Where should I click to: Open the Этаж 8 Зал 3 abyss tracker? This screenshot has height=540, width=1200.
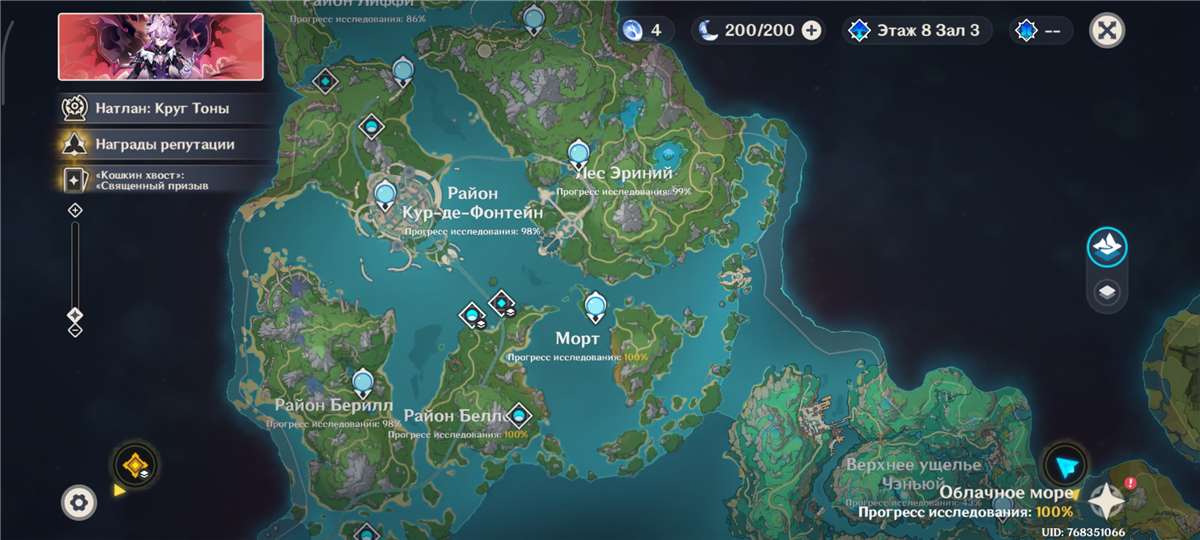917,30
